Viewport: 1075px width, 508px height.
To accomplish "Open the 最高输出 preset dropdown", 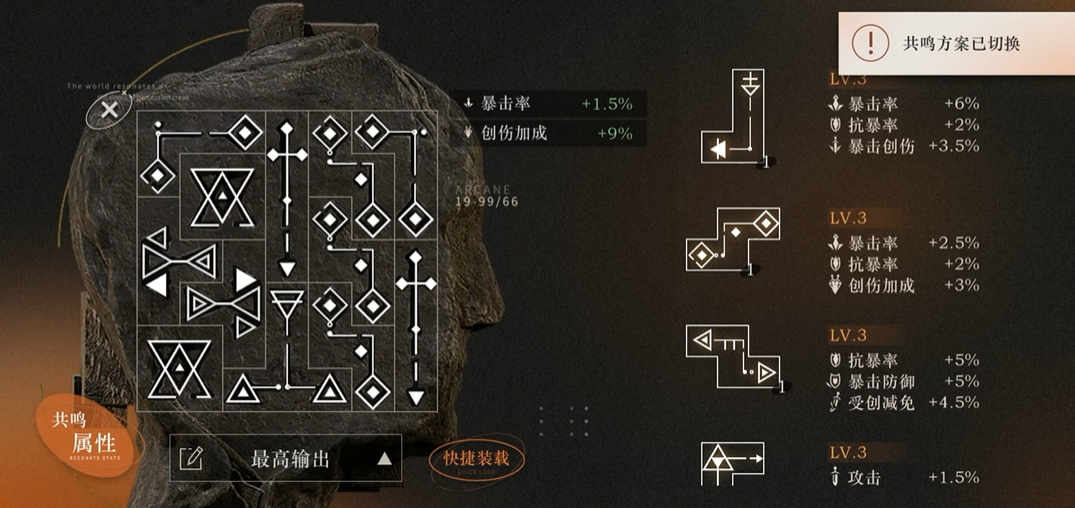I will [x=384, y=459].
